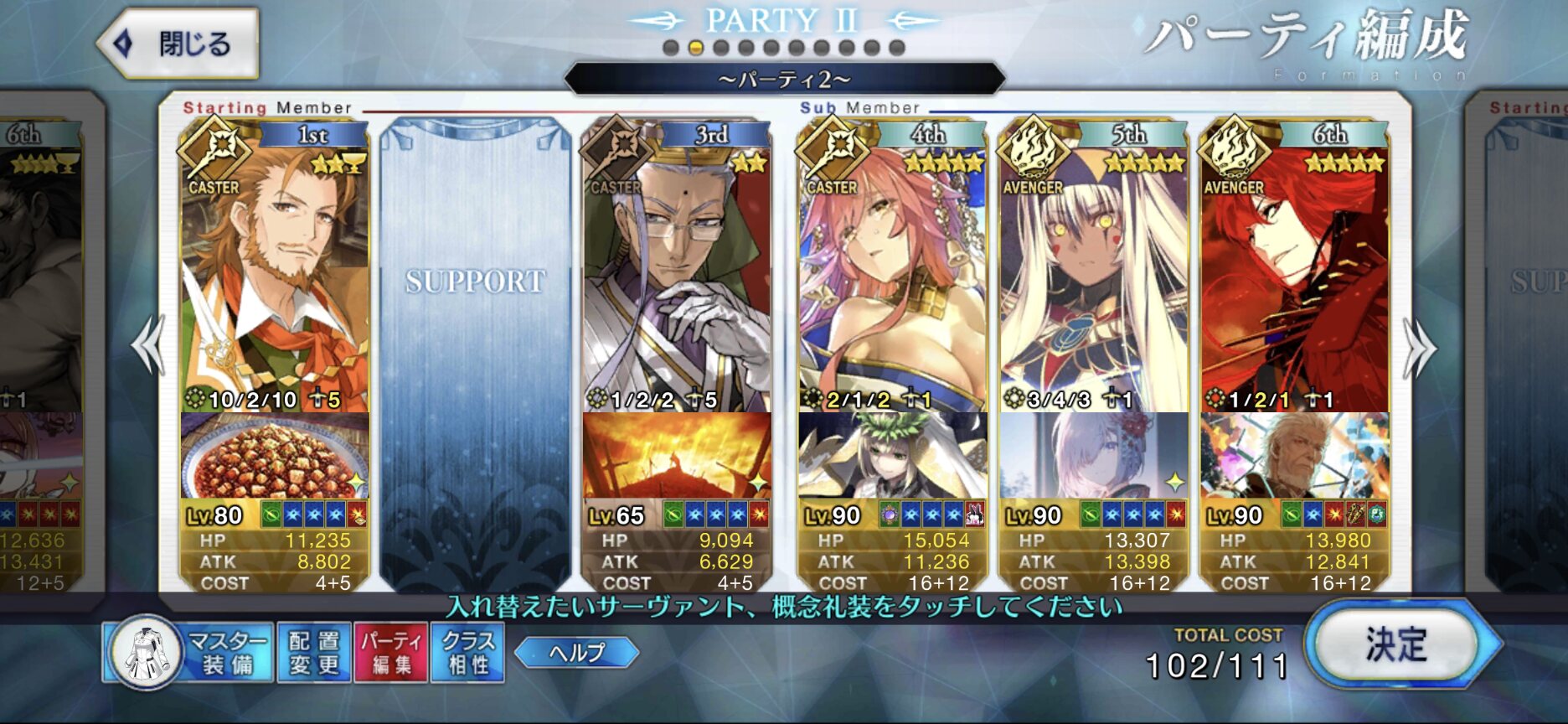This screenshot has width=1568, height=724.
Task: Open the ヘルプ help button
Action: 576,653
